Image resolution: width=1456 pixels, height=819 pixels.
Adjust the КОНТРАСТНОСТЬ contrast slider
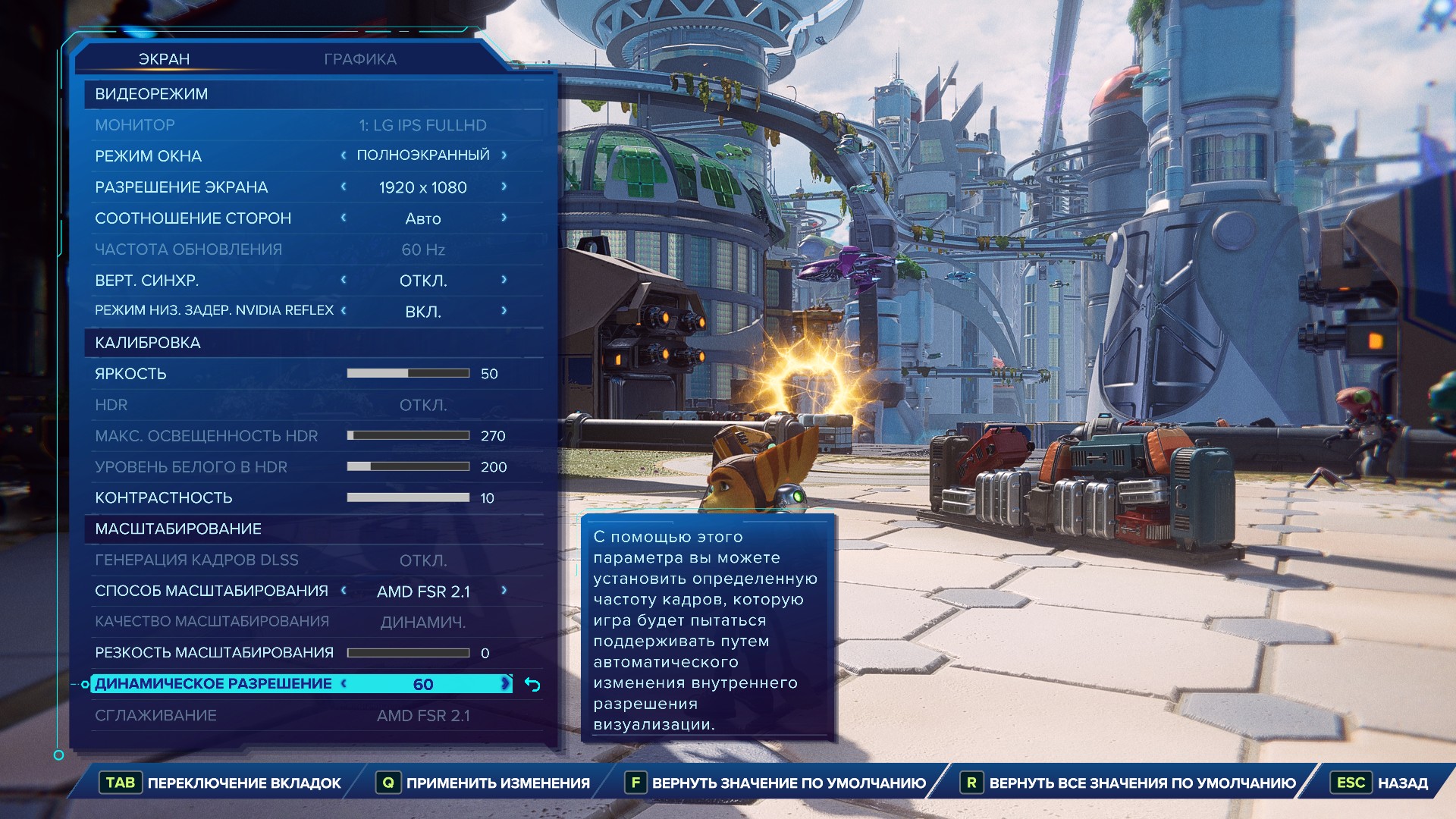pos(408,497)
